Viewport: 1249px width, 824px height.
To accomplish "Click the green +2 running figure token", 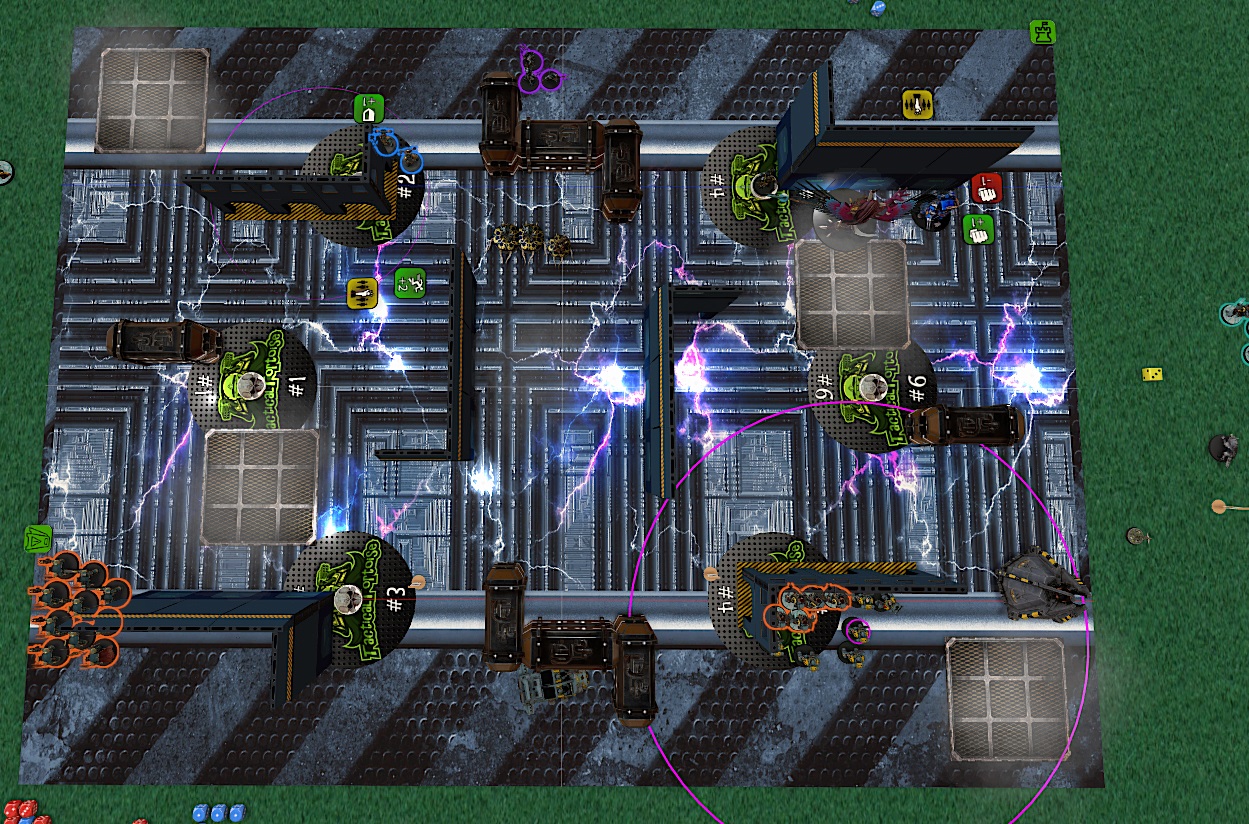I will pos(409,284).
